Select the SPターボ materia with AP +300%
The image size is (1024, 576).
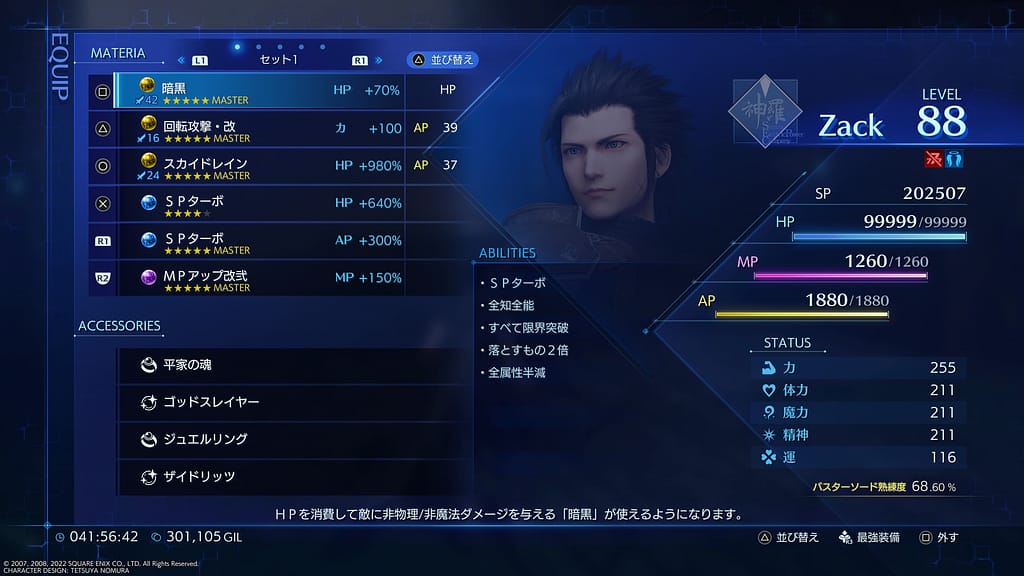(x=258, y=241)
